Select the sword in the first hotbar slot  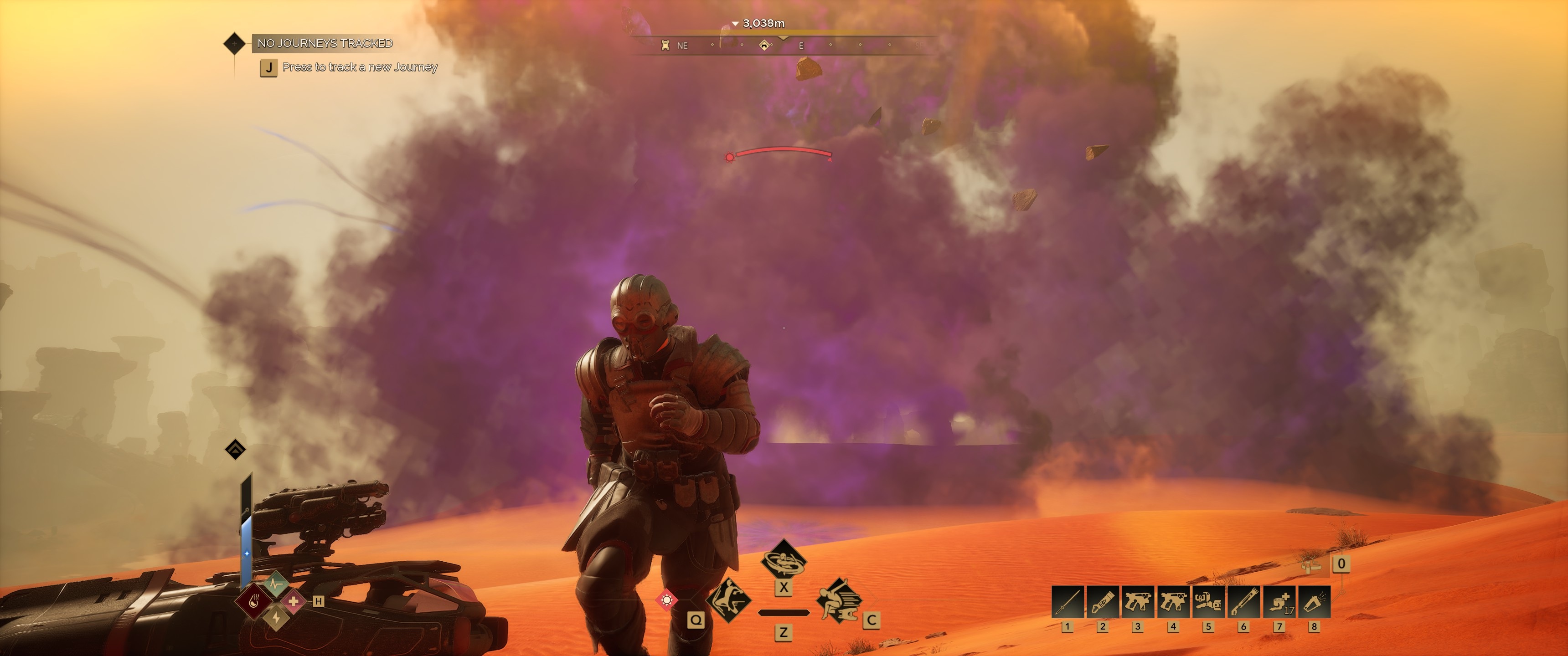(x=1067, y=602)
